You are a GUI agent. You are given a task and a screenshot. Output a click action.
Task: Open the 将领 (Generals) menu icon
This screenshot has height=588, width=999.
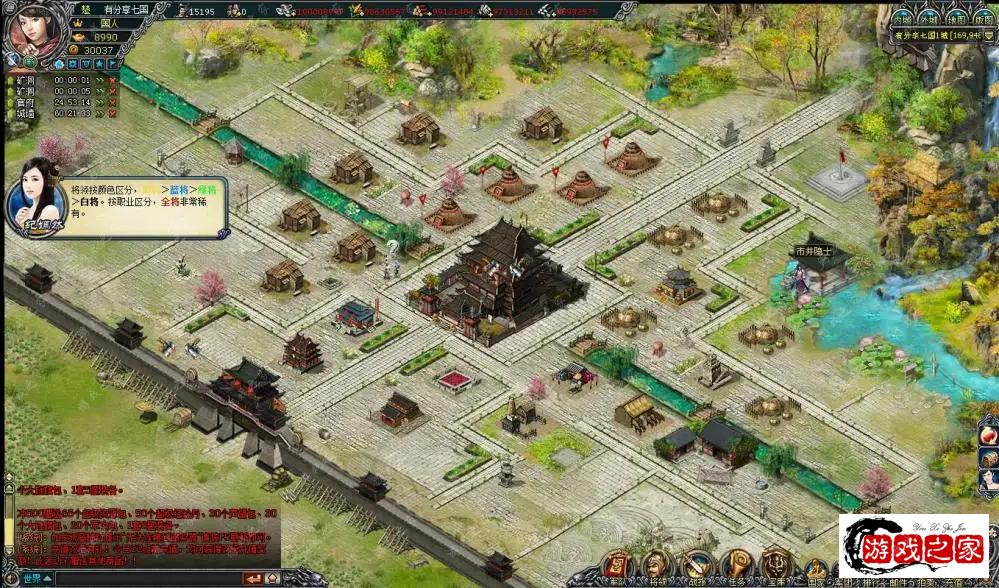click(x=656, y=563)
